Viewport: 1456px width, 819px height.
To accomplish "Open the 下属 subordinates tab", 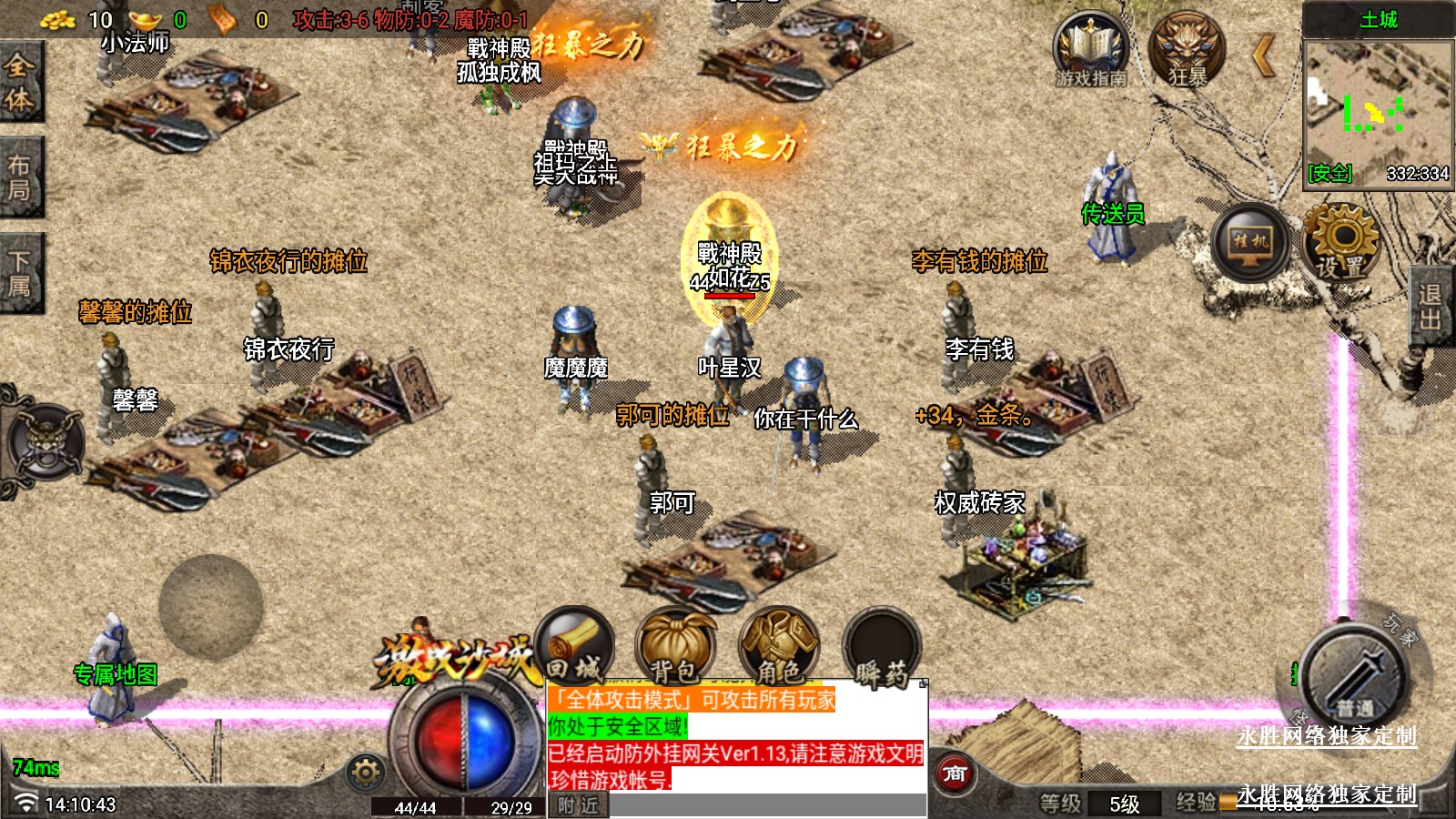I will (20, 273).
